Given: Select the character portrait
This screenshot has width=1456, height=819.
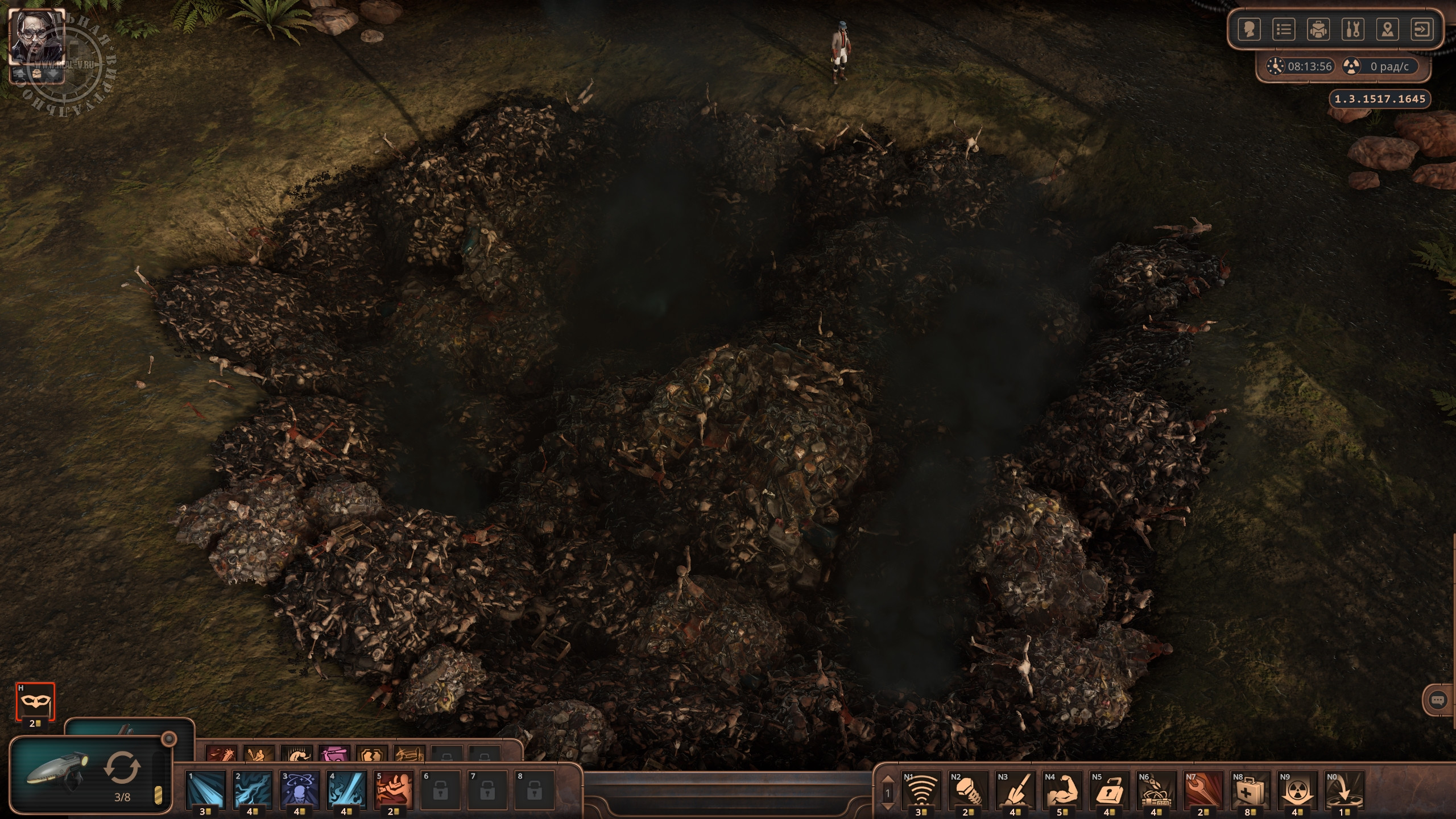Looking at the screenshot, I should pyautogui.click(x=38, y=39).
